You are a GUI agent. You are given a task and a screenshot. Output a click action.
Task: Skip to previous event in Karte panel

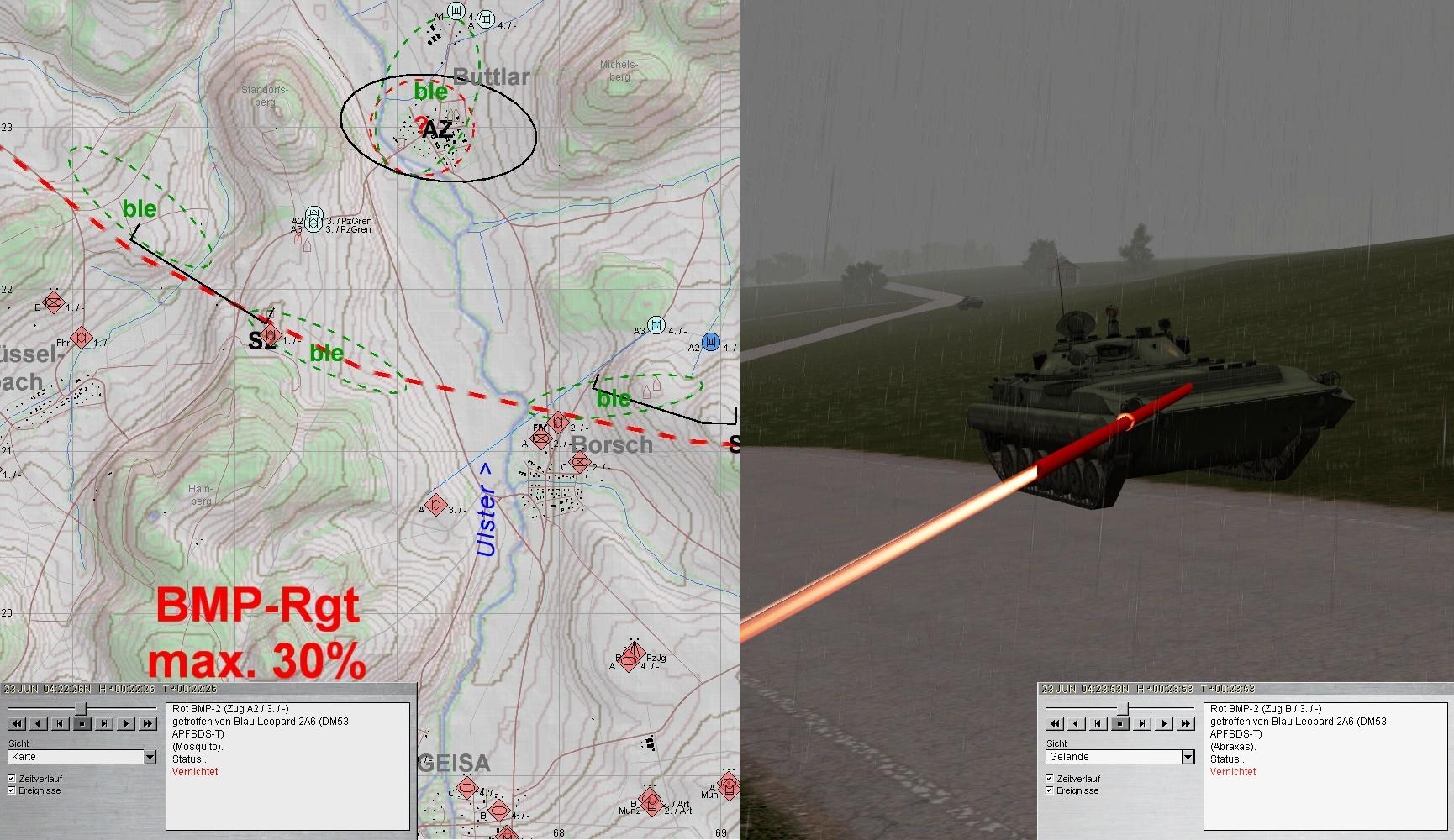(x=61, y=723)
